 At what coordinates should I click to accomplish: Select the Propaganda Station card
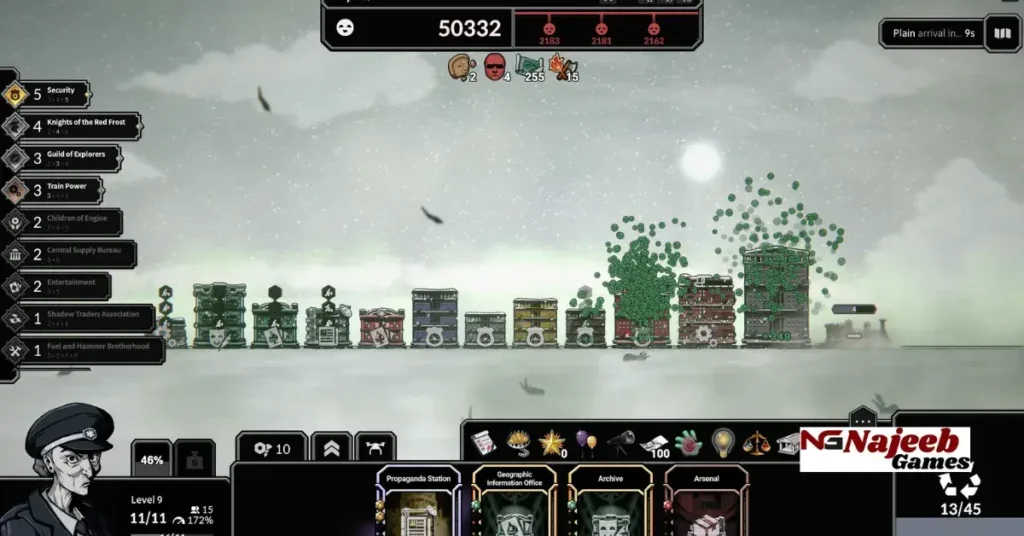point(419,502)
